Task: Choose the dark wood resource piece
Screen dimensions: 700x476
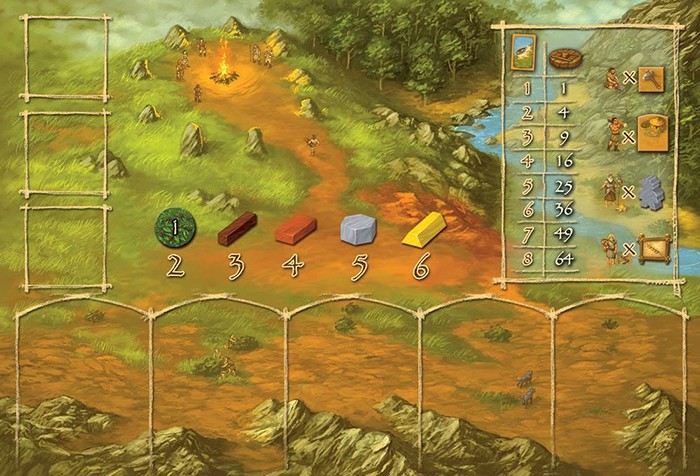Action: [x=237, y=228]
